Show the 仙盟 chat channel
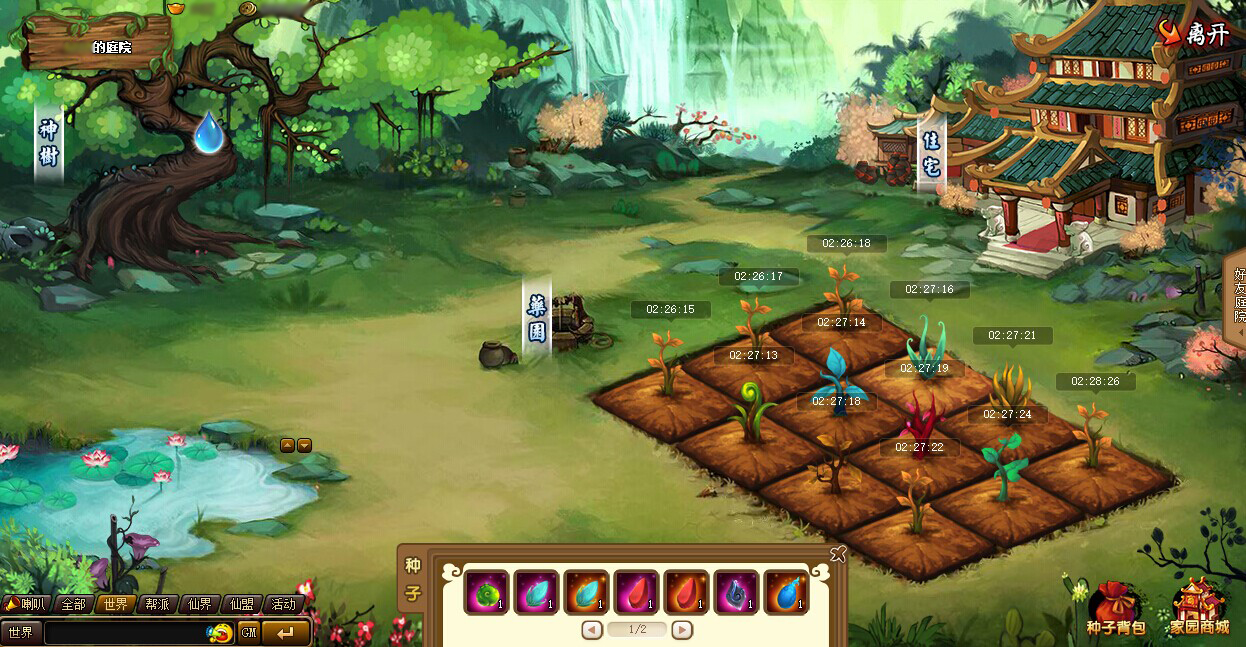The height and width of the screenshot is (647, 1246). point(242,604)
